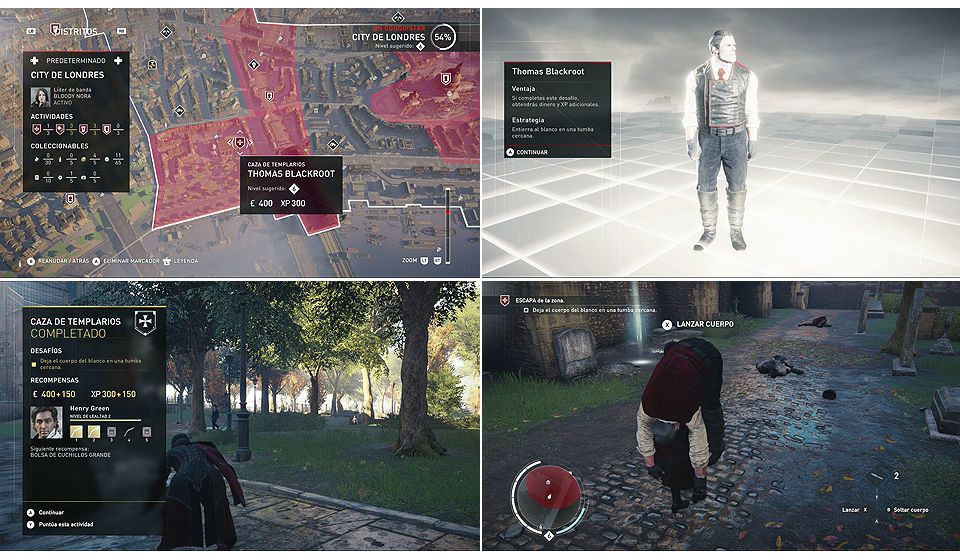Select the Thomas Blackroot Templar Hunt map marker
This screenshot has height=560, width=960.
[x=238, y=141]
